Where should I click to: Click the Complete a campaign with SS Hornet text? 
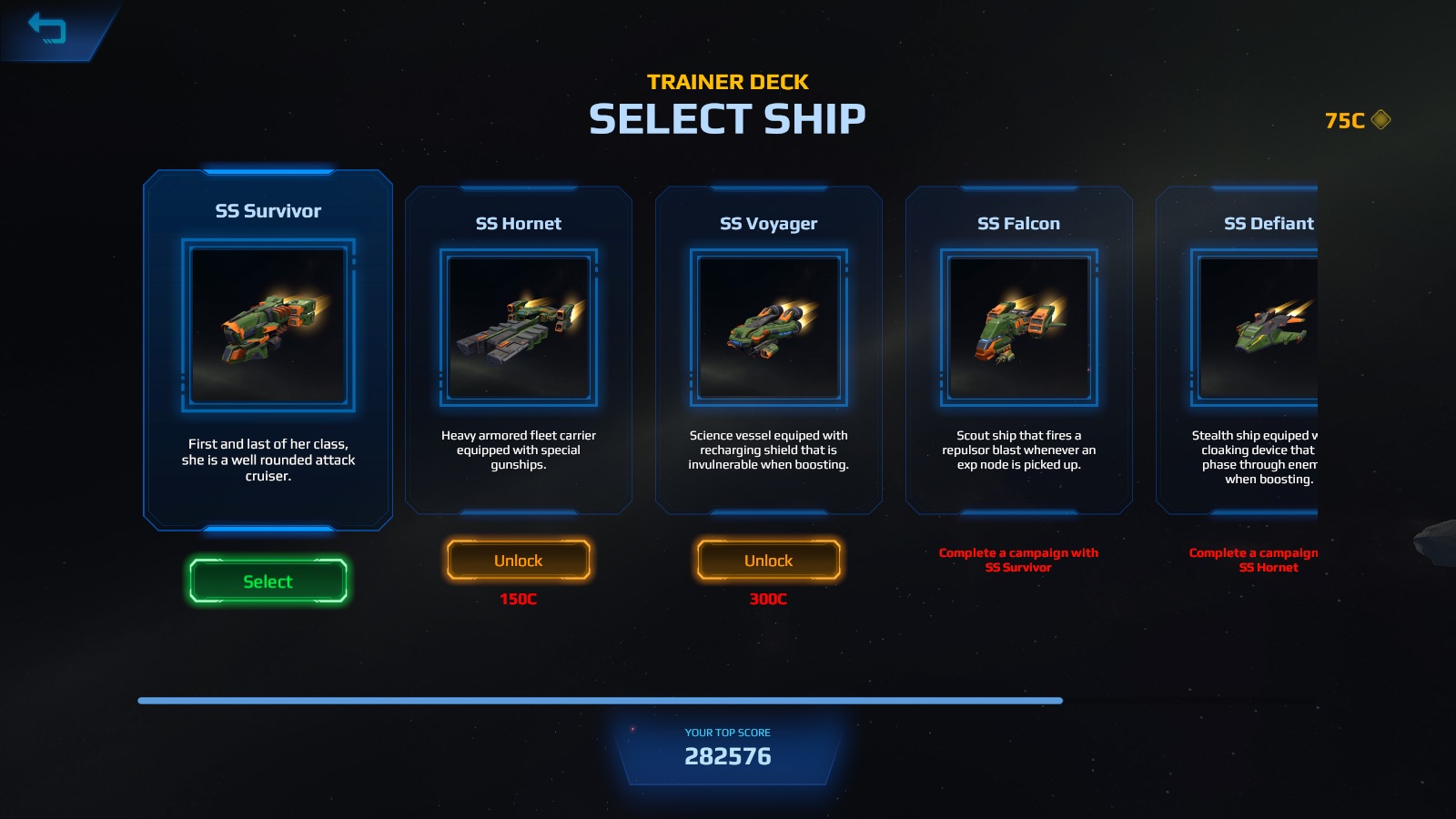(1269, 559)
